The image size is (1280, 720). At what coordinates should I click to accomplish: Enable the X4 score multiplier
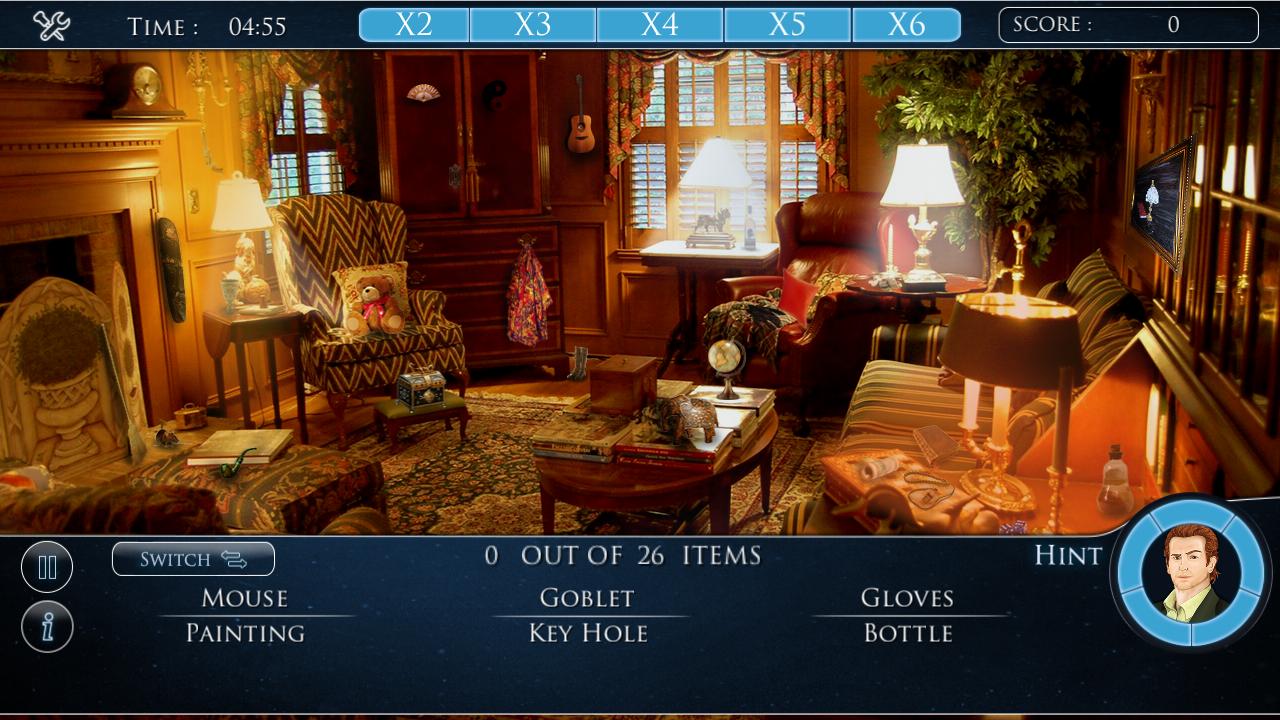click(660, 23)
